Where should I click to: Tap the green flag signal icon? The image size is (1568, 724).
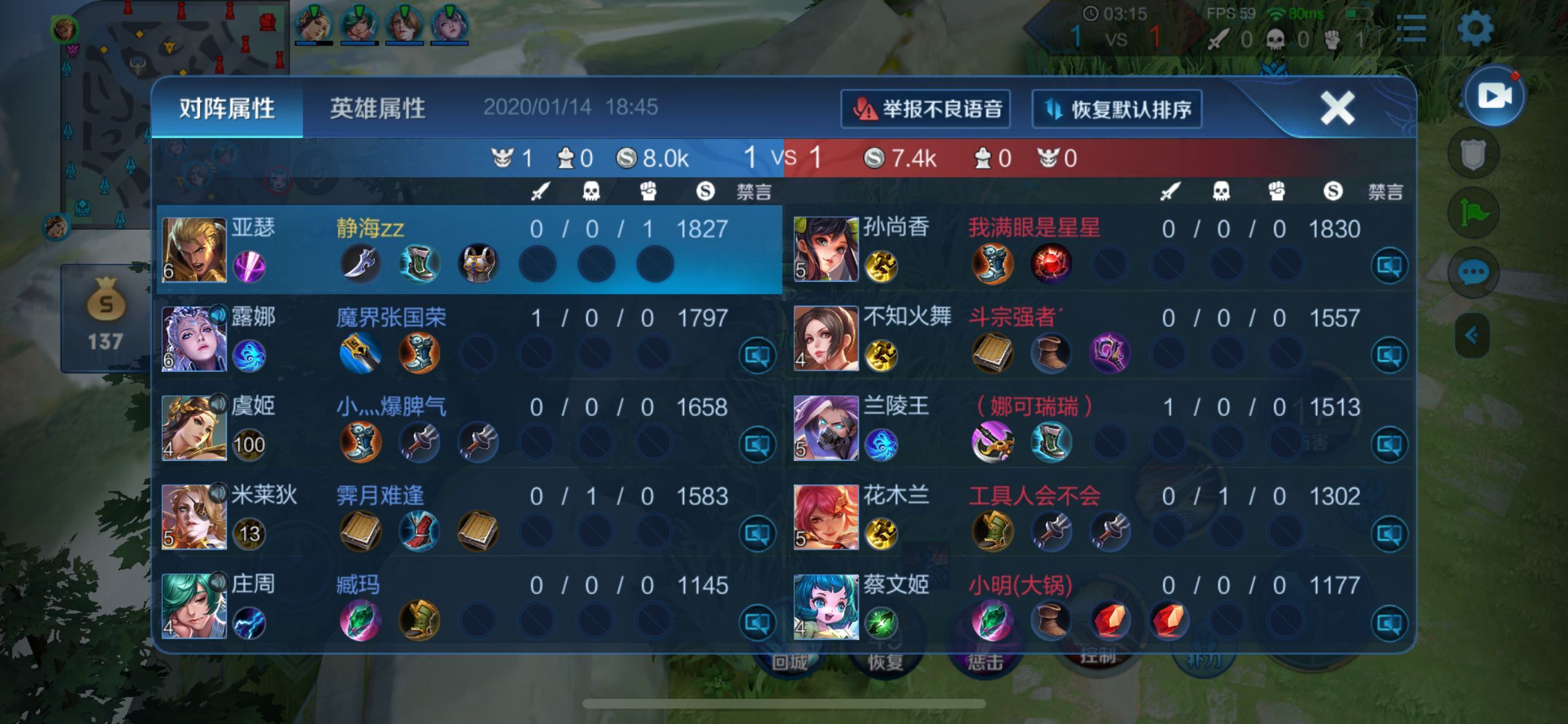pos(1472,213)
